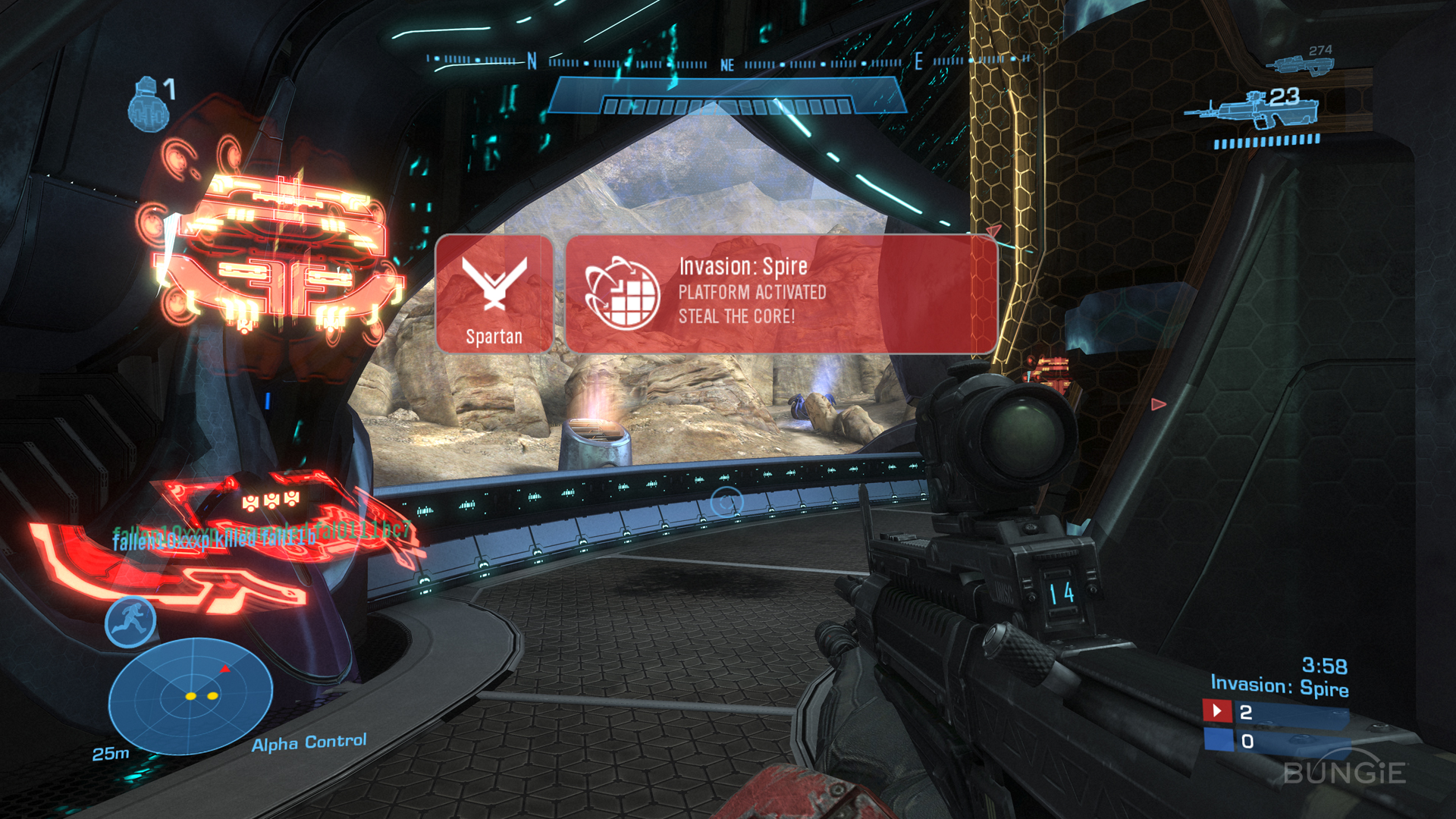Select the blue team score row

point(1275,741)
